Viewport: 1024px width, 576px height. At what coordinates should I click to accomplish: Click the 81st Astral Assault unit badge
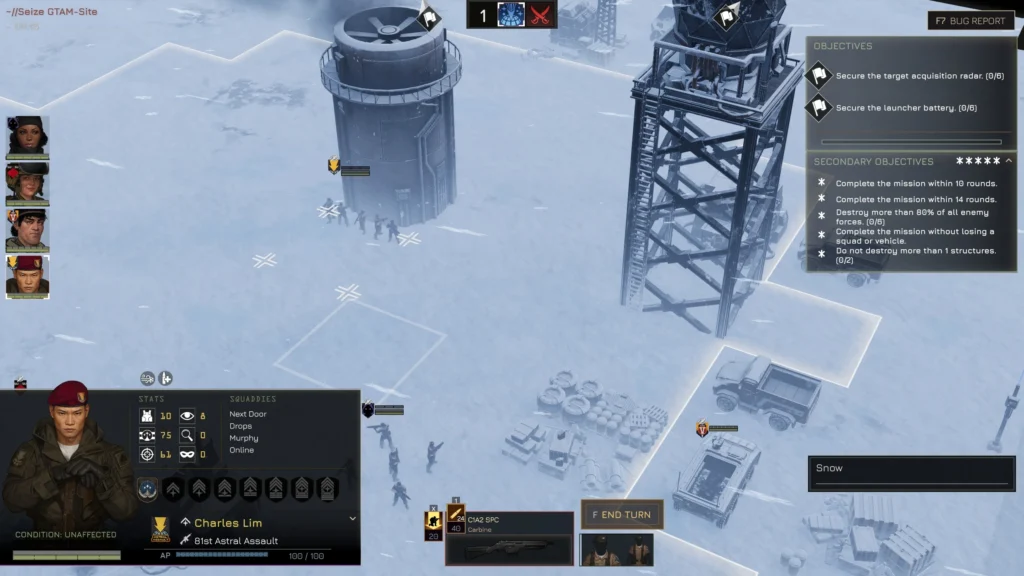(x=186, y=541)
